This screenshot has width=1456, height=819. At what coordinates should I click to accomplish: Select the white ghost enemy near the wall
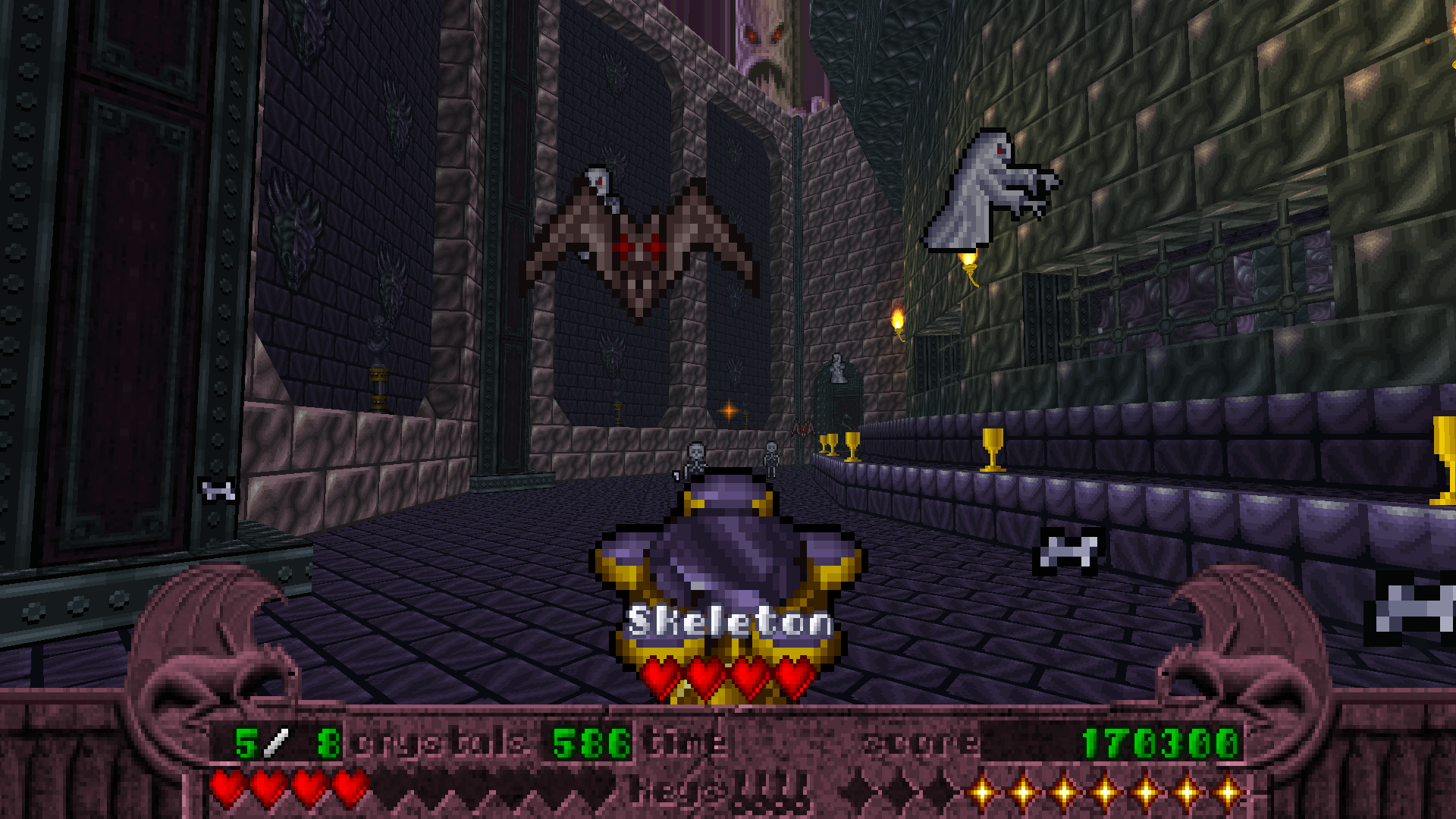[x=986, y=190]
